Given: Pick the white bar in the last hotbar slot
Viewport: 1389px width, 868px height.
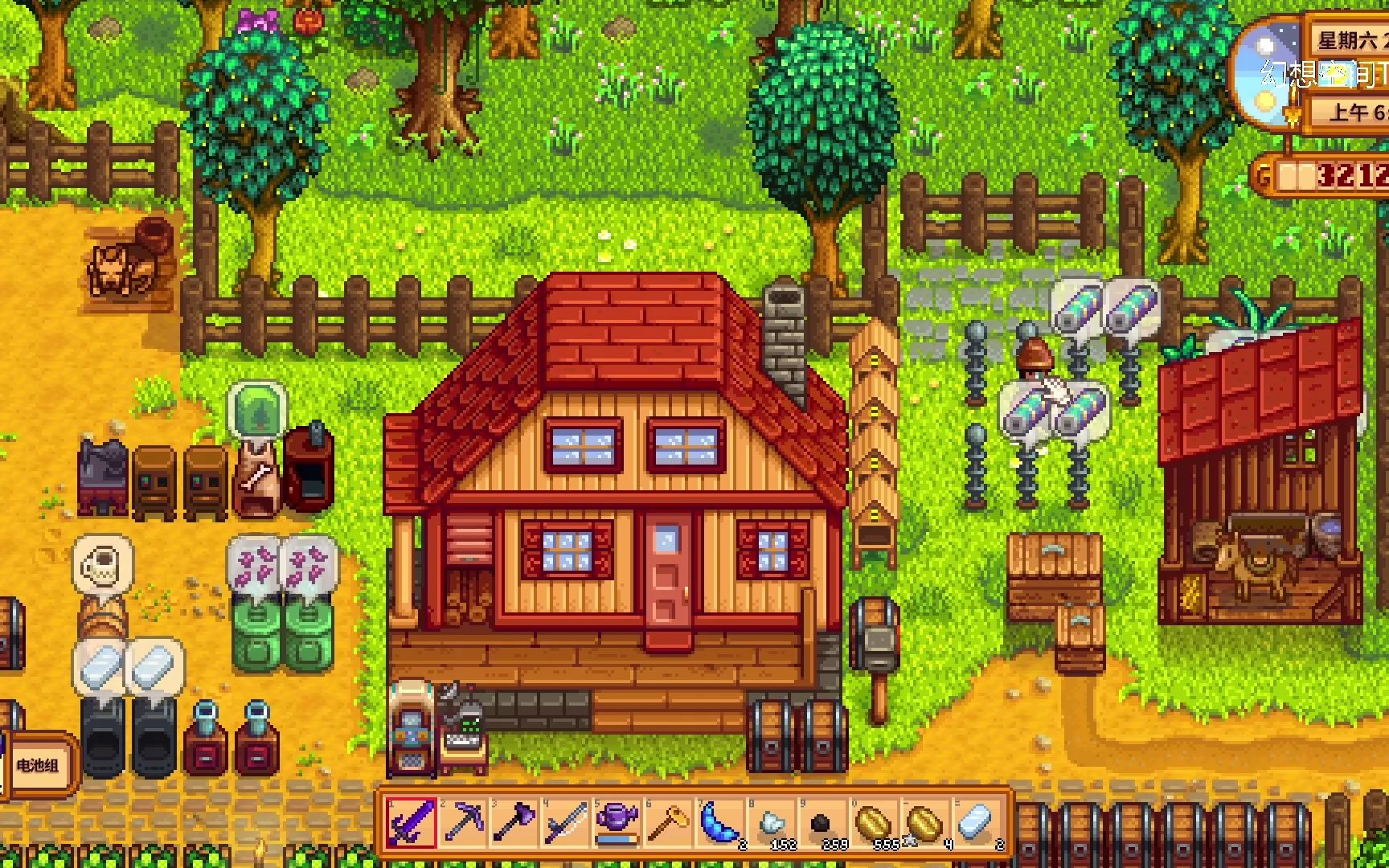Looking at the screenshot, I should 977,823.
